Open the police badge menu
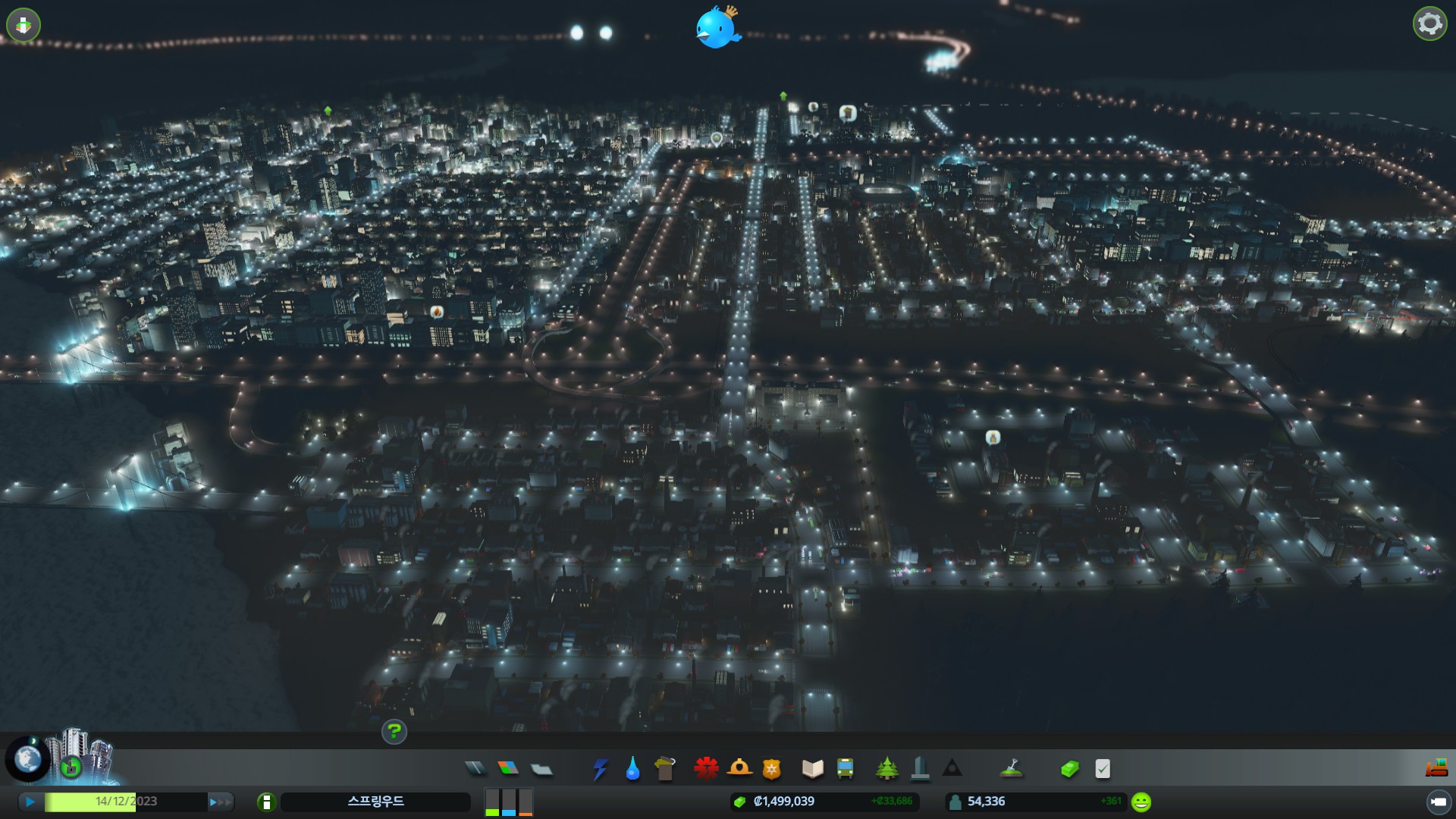Viewport: 1456px width, 819px height. [x=771, y=769]
